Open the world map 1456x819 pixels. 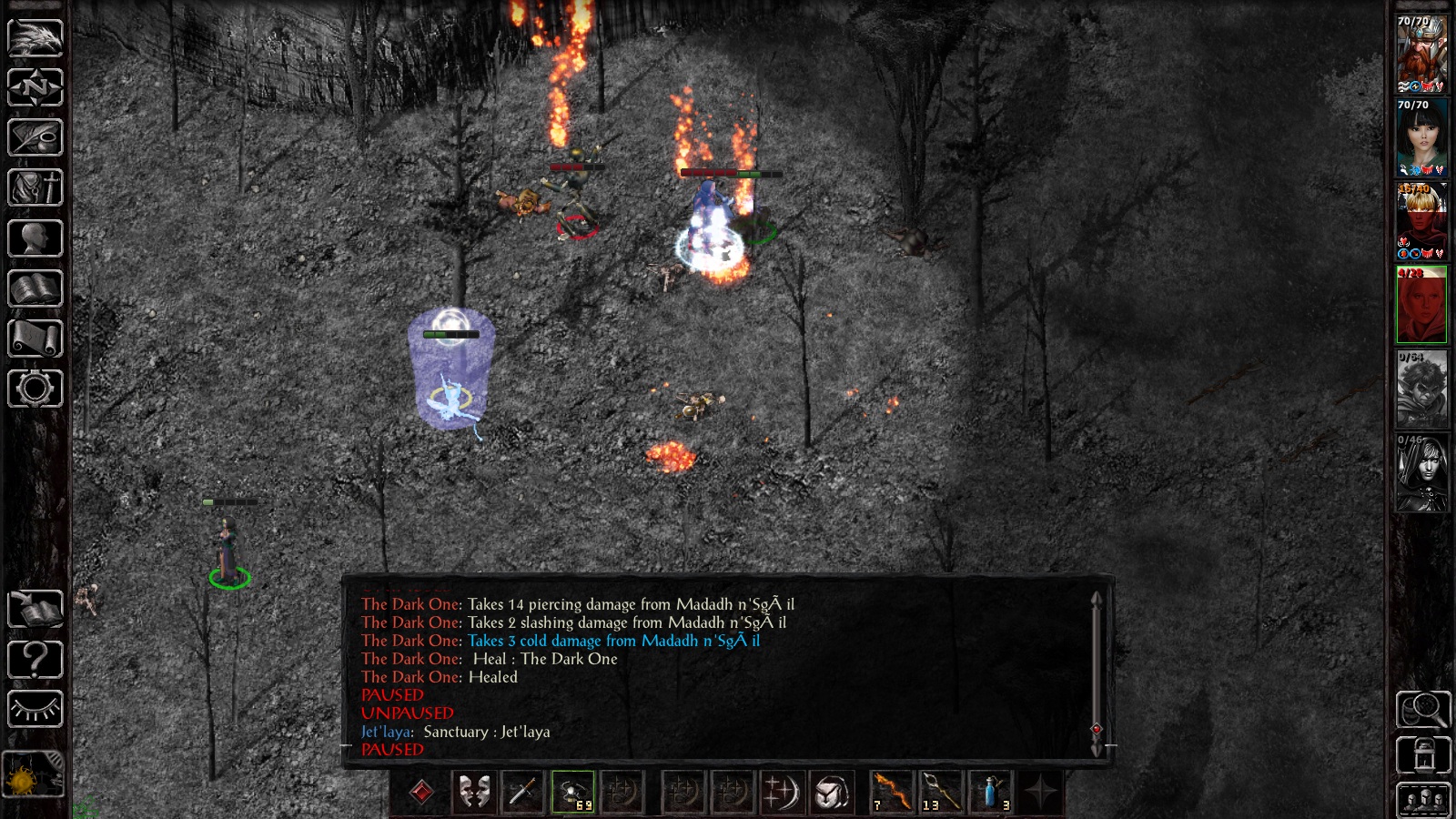[34, 88]
